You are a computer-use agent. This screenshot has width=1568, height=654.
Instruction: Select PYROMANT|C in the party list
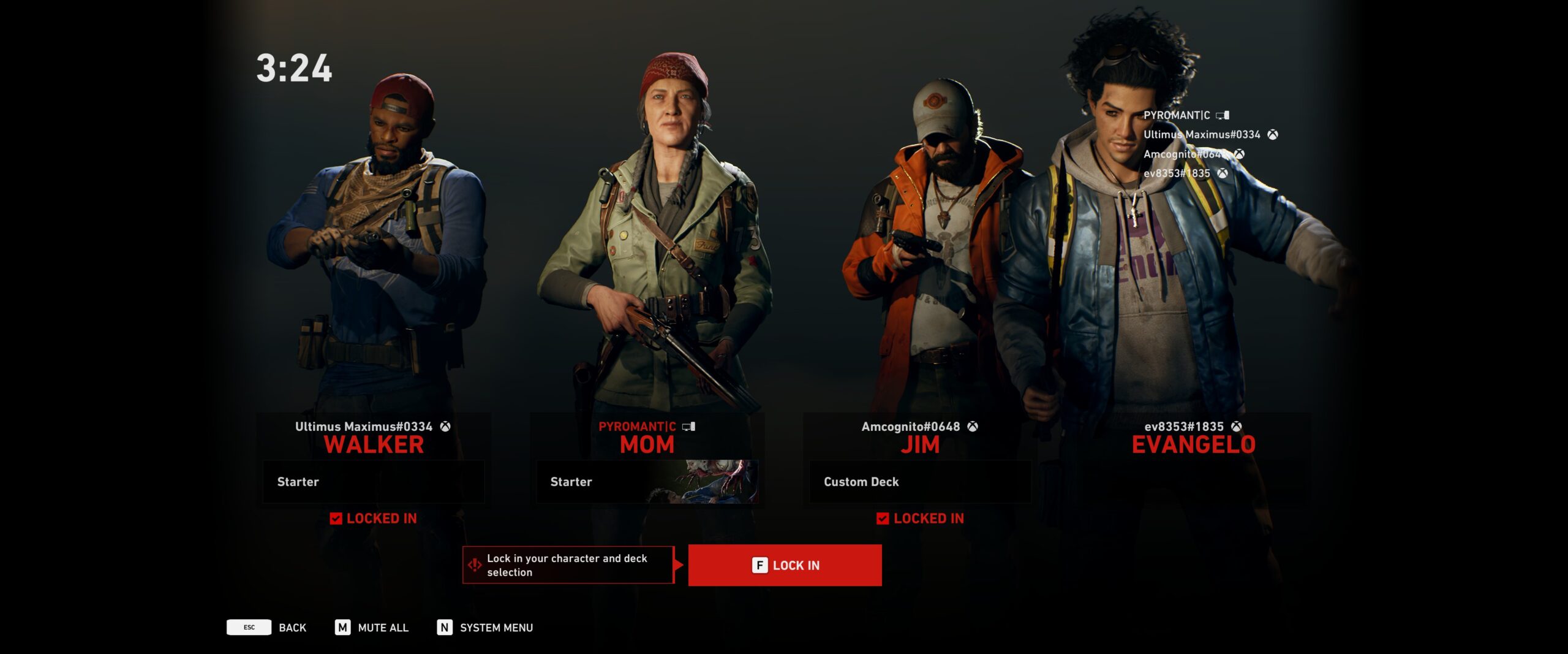click(1177, 115)
